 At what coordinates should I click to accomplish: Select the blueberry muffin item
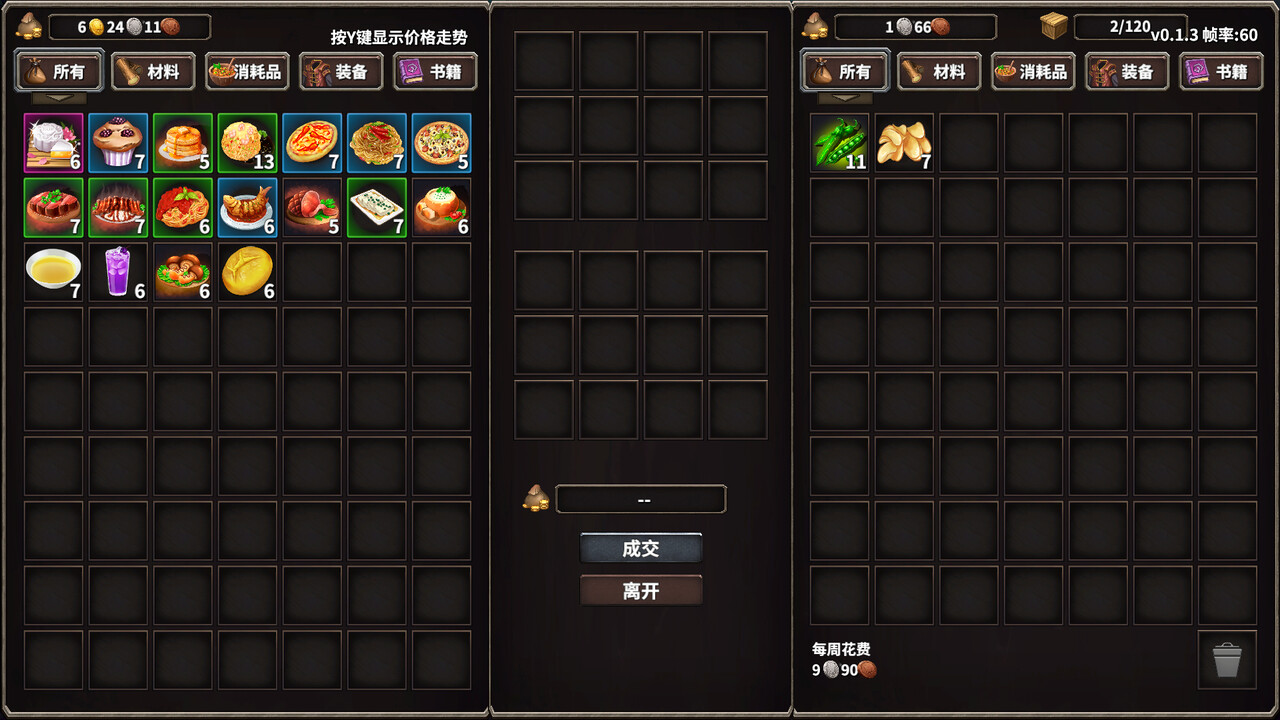[118, 143]
